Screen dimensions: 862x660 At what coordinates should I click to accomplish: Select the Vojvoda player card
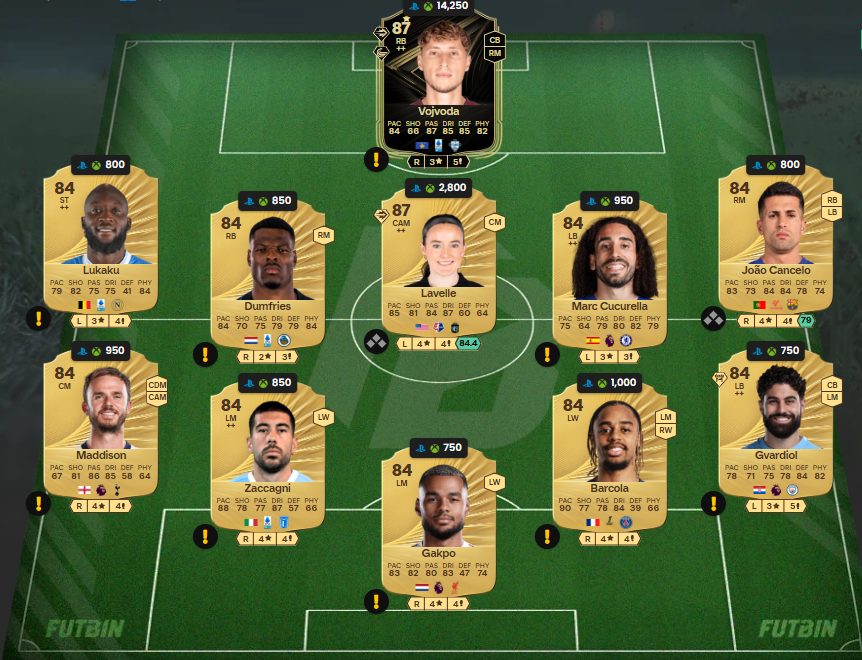(440, 85)
